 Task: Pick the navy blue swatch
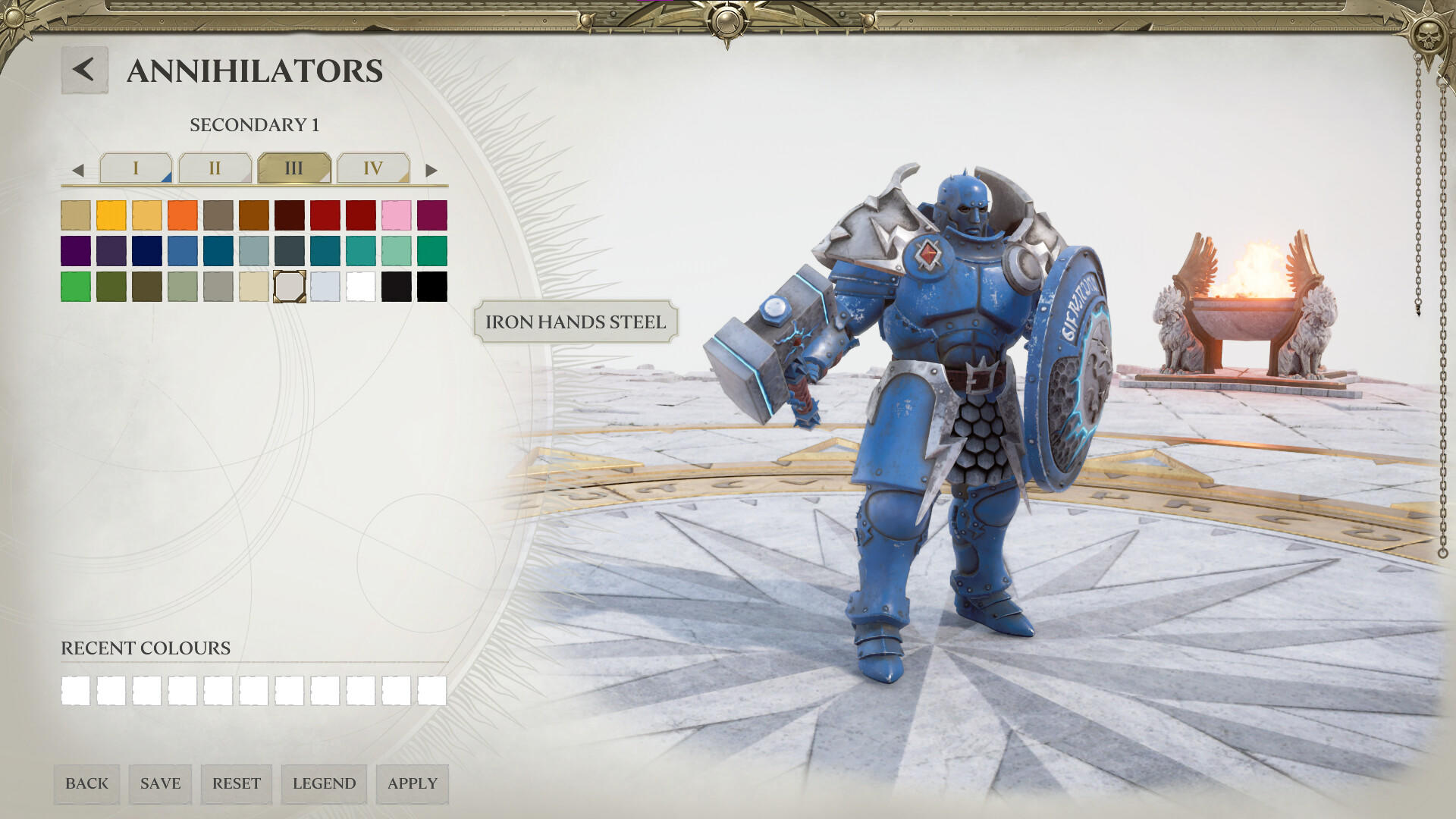[145, 250]
